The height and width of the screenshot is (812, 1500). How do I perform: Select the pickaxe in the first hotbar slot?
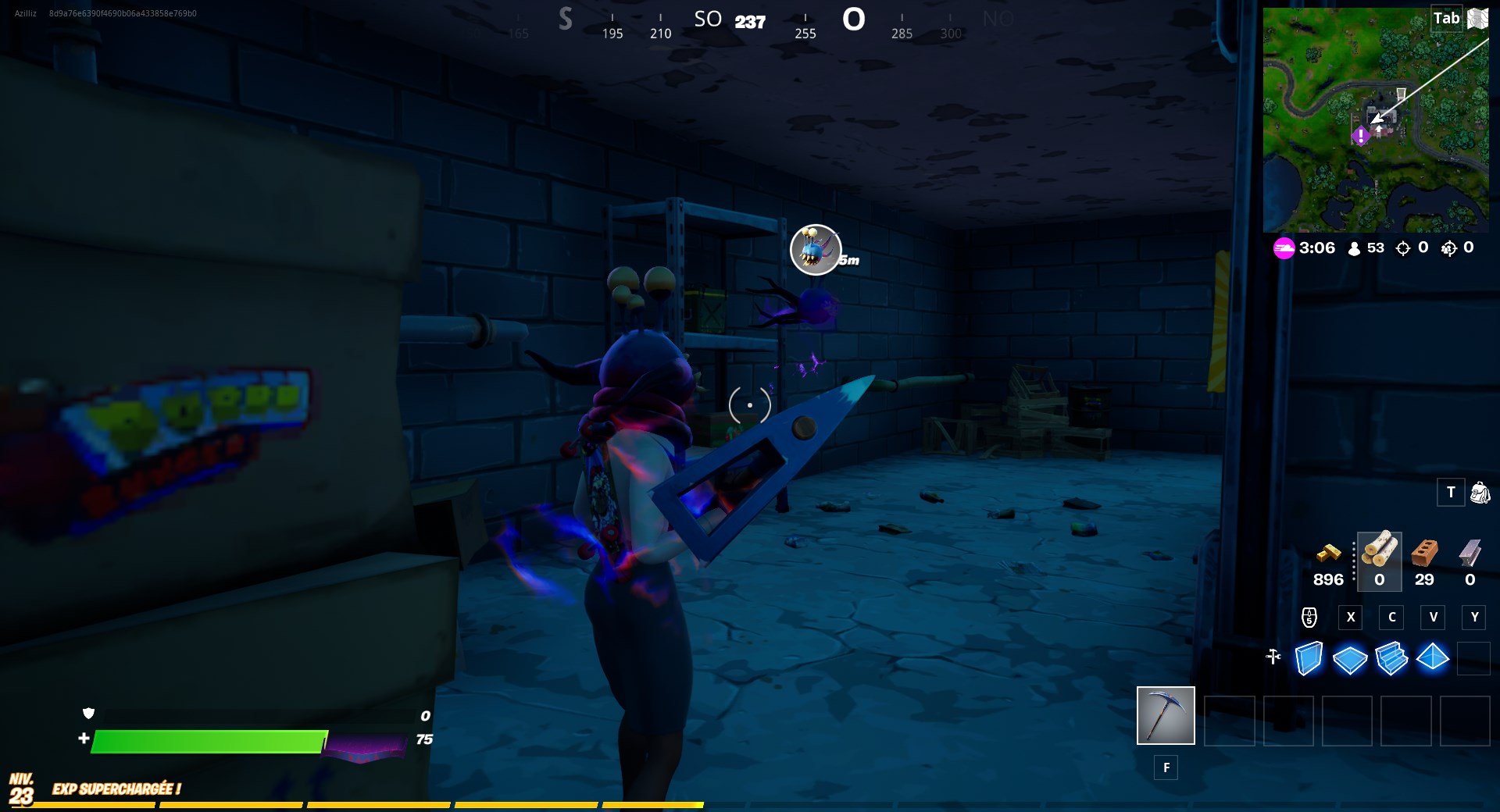(1166, 715)
